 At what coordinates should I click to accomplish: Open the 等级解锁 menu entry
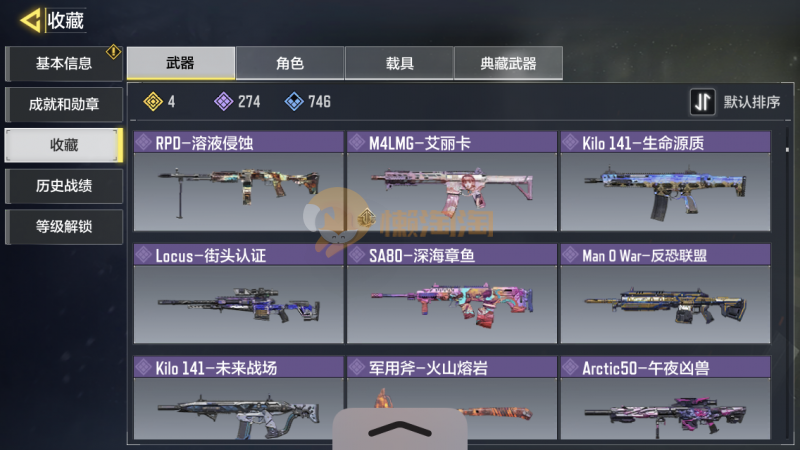point(64,227)
